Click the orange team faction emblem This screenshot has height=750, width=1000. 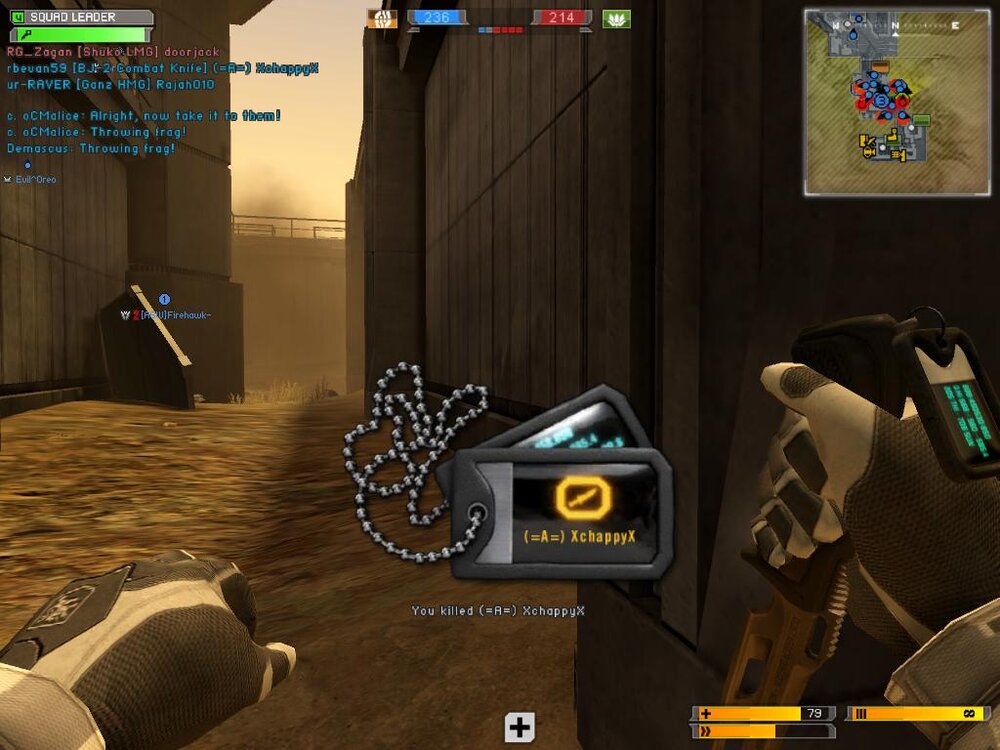coord(382,18)
